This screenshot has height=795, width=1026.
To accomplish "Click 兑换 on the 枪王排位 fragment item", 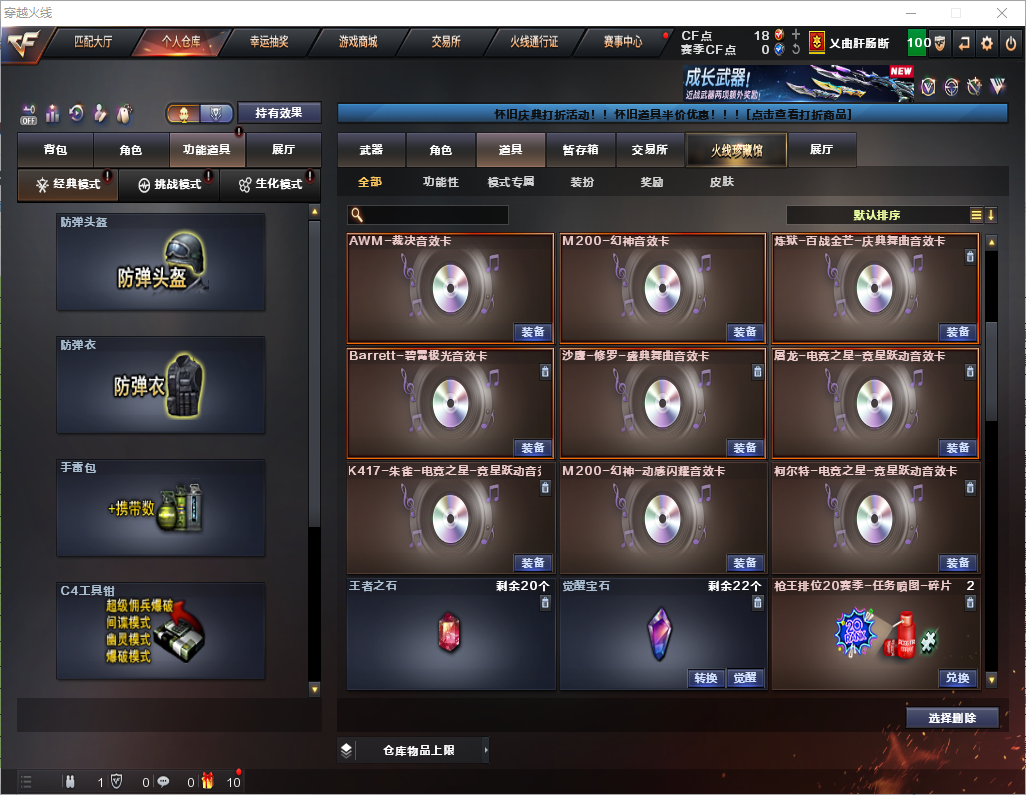I will click(x=957, y=678).
